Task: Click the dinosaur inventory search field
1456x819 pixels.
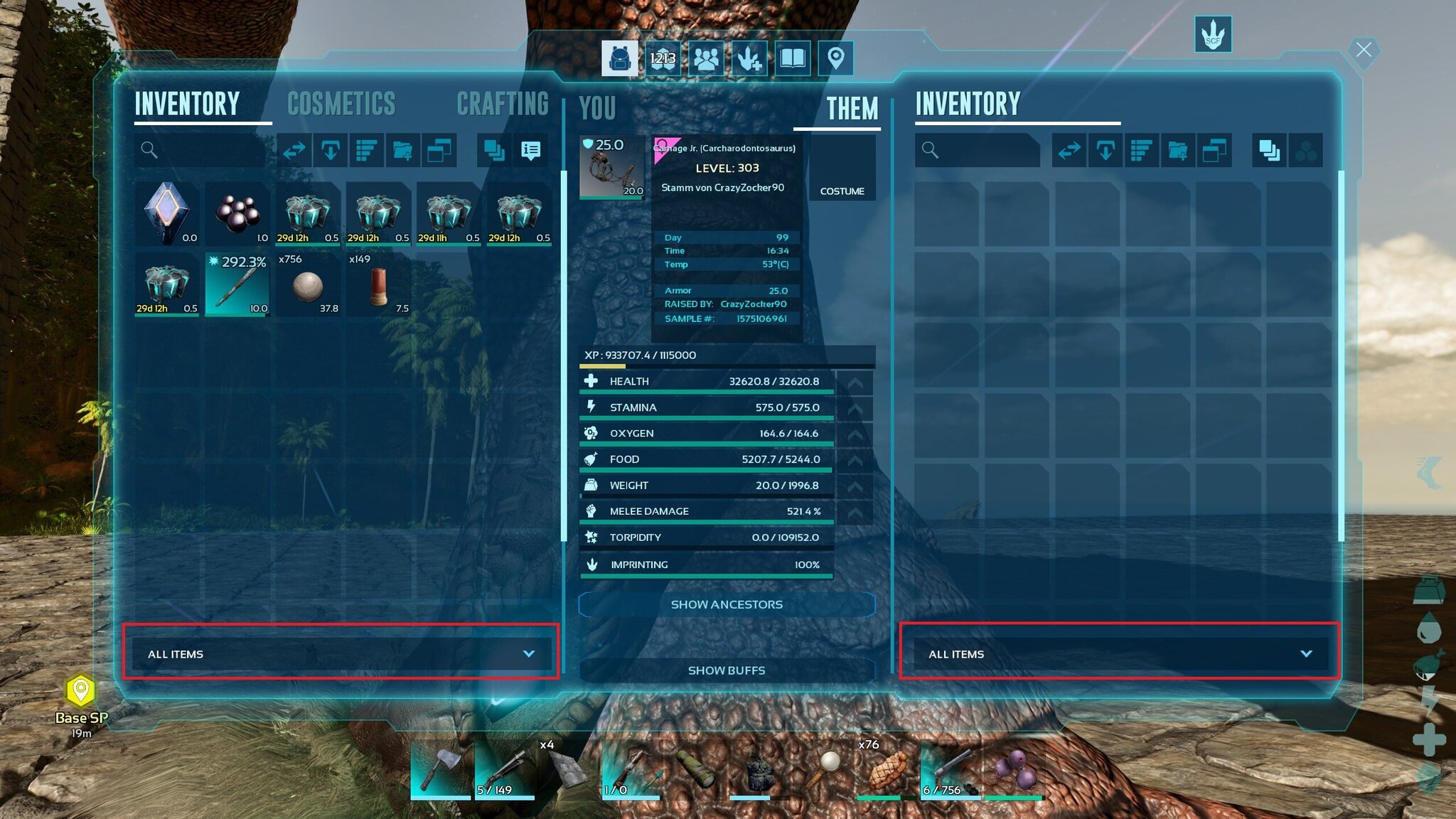Action: 980,150
